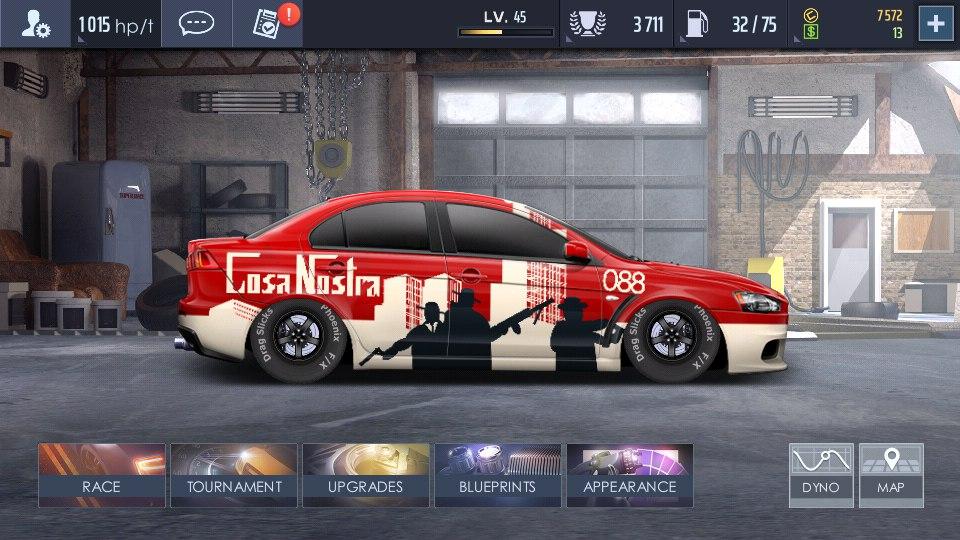View tasks clipboard with alert badge
The image size is (960, 540).
point(268,24)
